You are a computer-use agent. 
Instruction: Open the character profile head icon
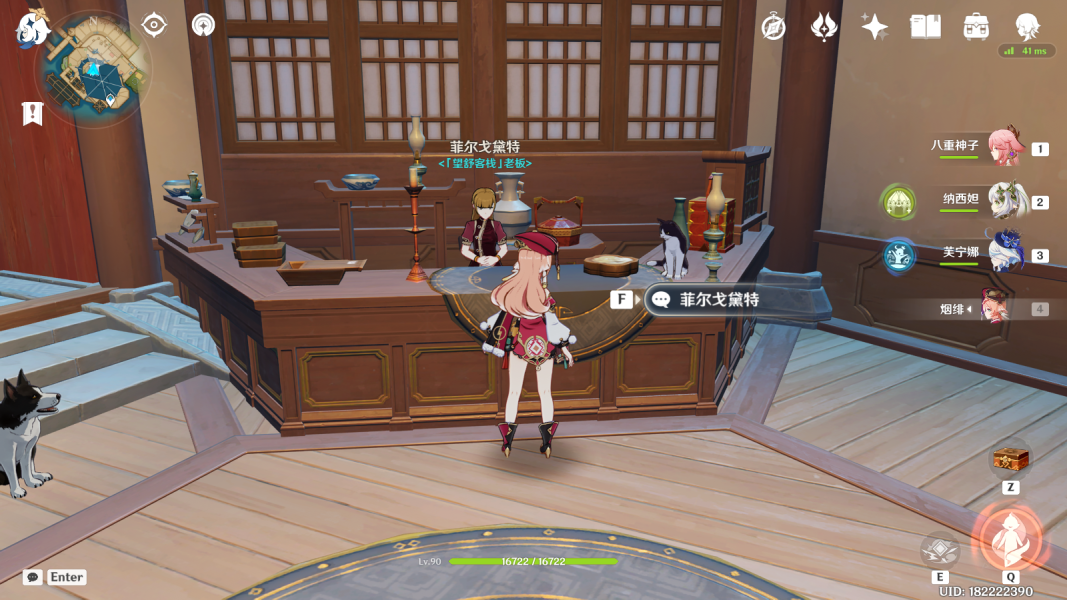pos(1027,26)
